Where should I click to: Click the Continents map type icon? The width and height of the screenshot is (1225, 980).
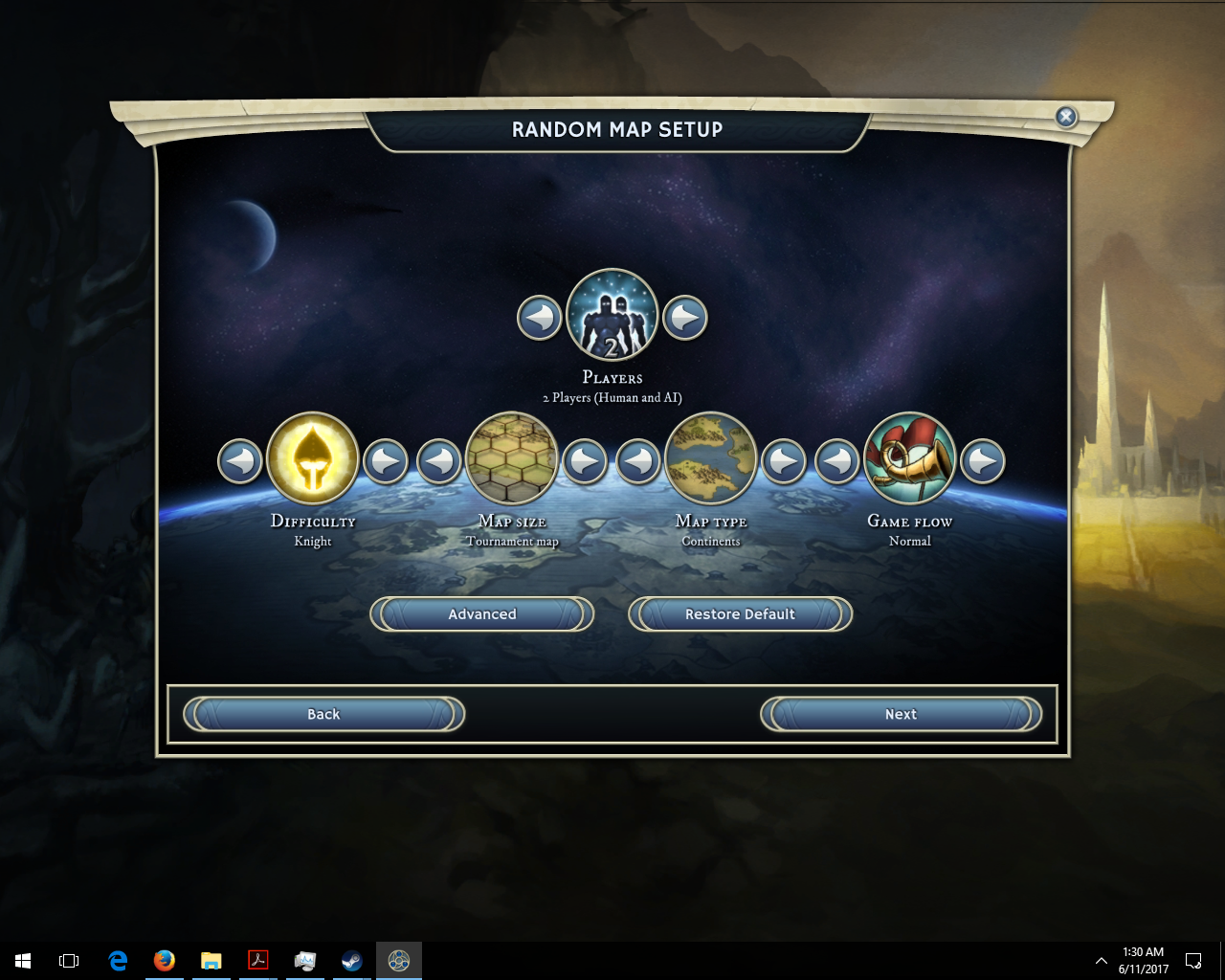coord(711,459)
